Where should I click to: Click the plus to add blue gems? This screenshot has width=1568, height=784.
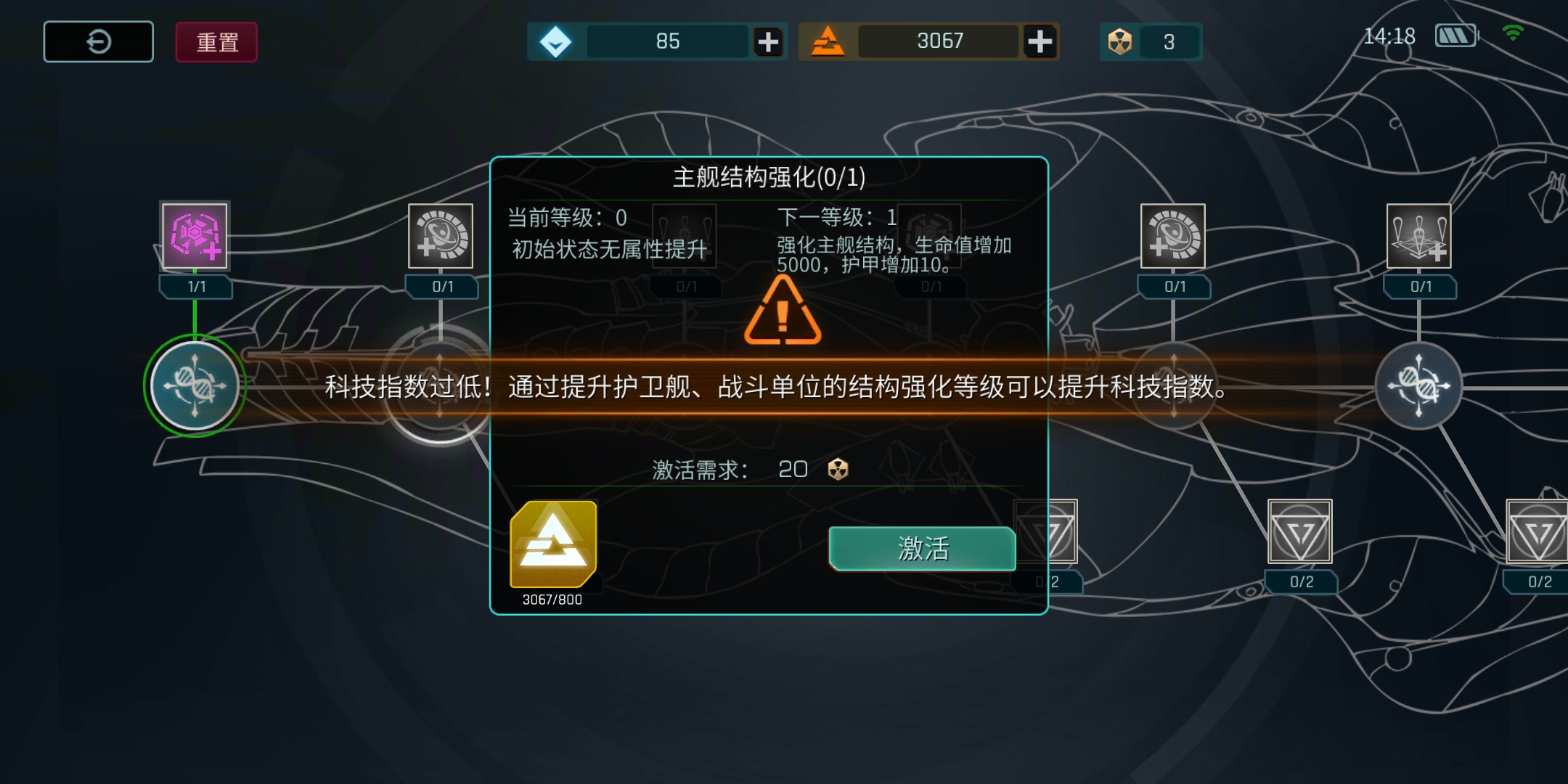[769, 41]
